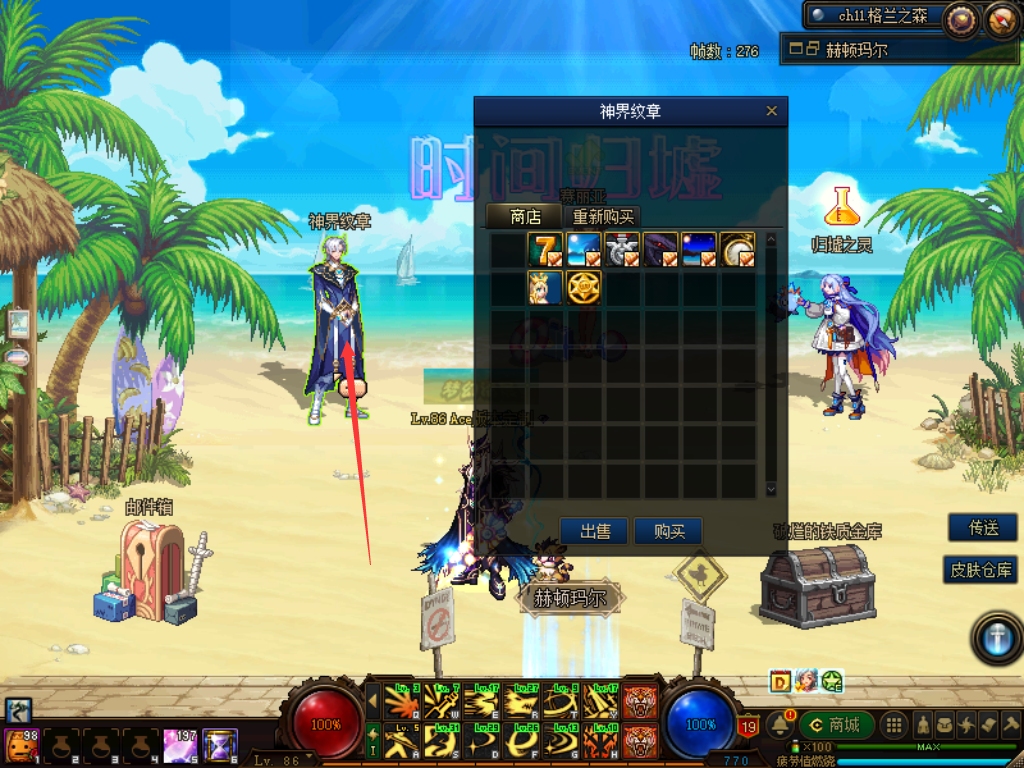Open the grid menu button
The image size is (1024, 768).
[894, 725]
